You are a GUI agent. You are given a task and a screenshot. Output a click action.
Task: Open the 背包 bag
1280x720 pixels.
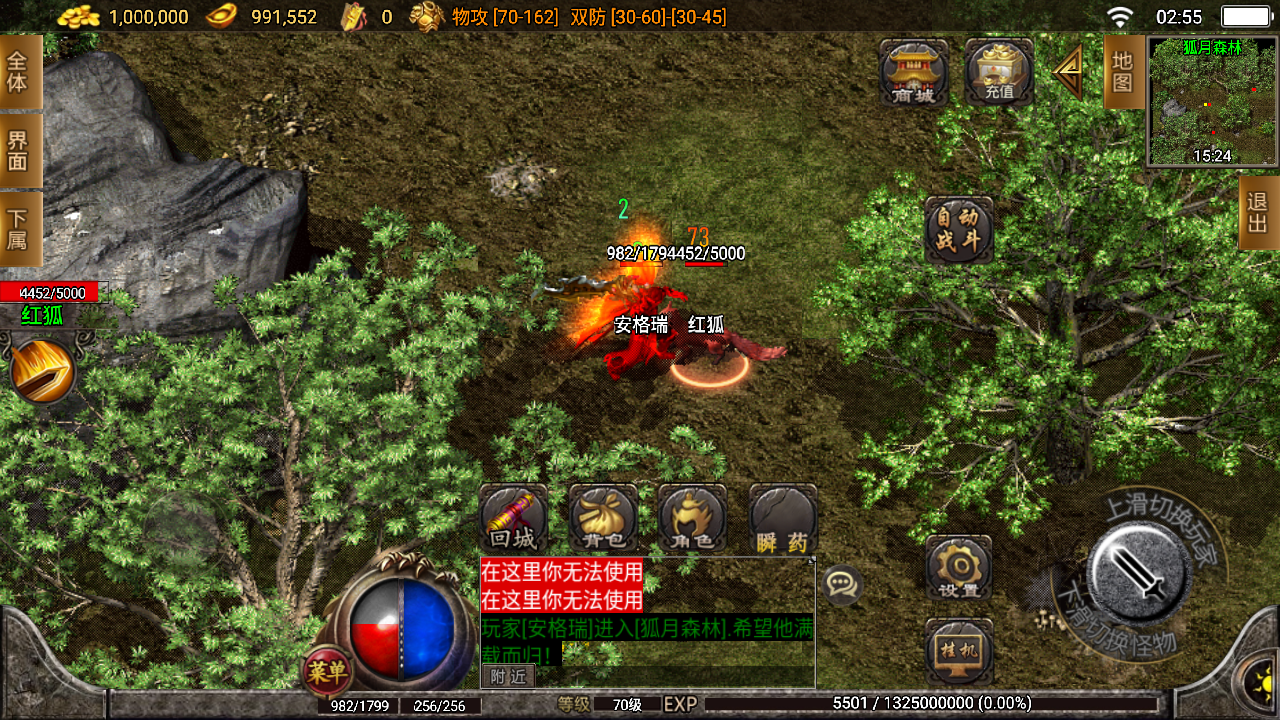603,519
